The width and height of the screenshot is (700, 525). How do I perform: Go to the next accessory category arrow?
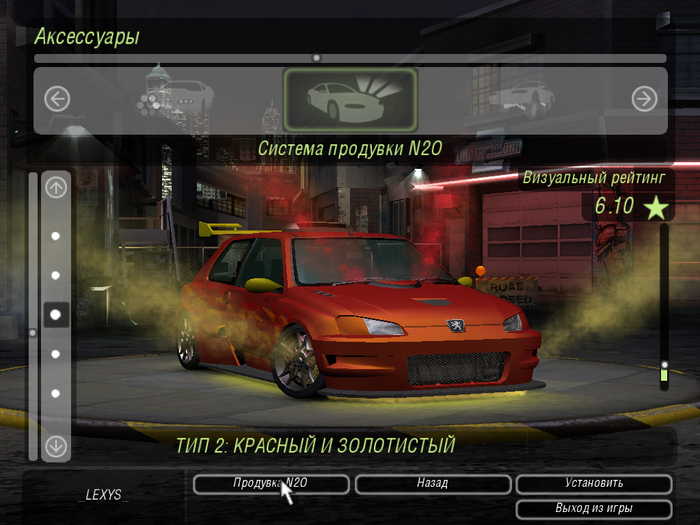pos(644,99)
